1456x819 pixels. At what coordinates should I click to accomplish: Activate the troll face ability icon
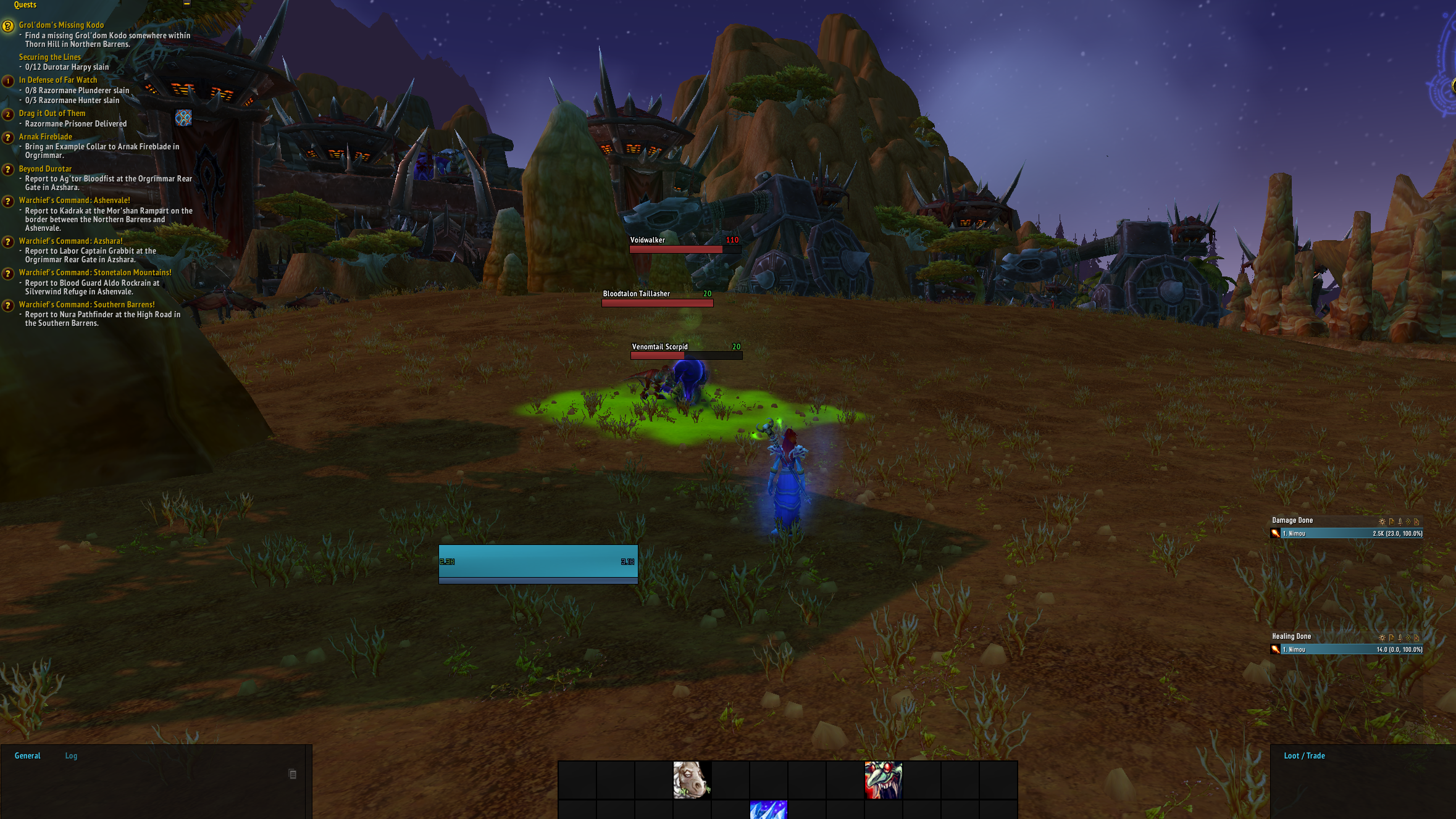[x=883, y=780]
